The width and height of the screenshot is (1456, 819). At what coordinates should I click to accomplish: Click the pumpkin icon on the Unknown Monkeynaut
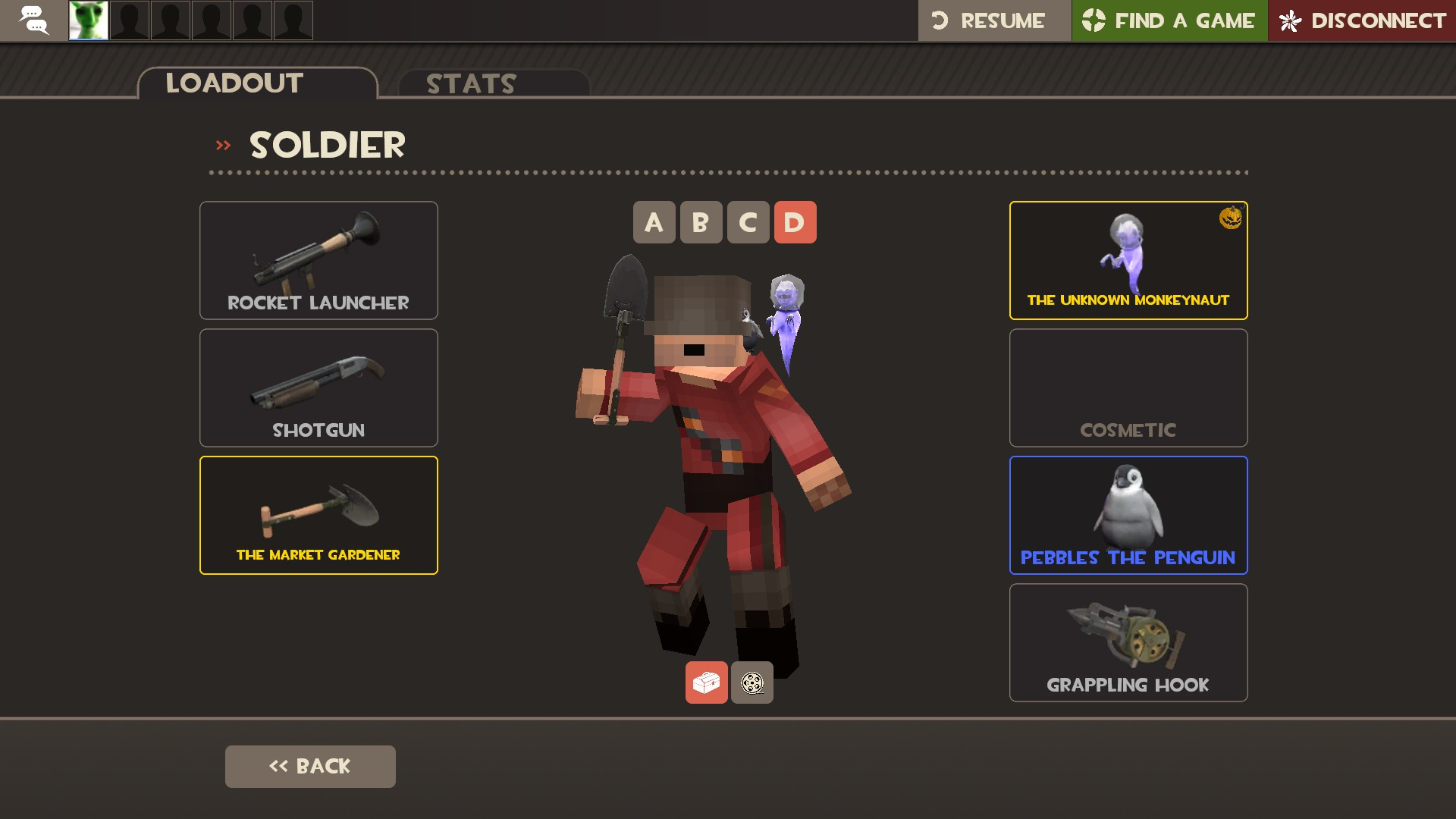[1230, 220]
